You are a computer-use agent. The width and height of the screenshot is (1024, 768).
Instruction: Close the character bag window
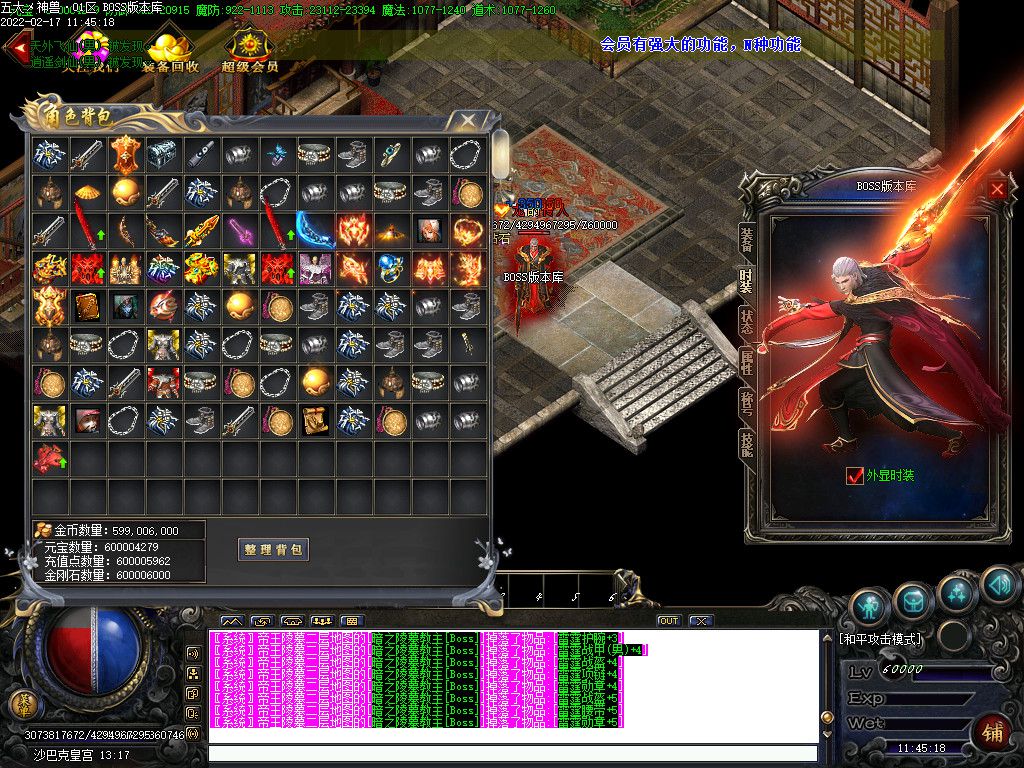coord(467,121)
